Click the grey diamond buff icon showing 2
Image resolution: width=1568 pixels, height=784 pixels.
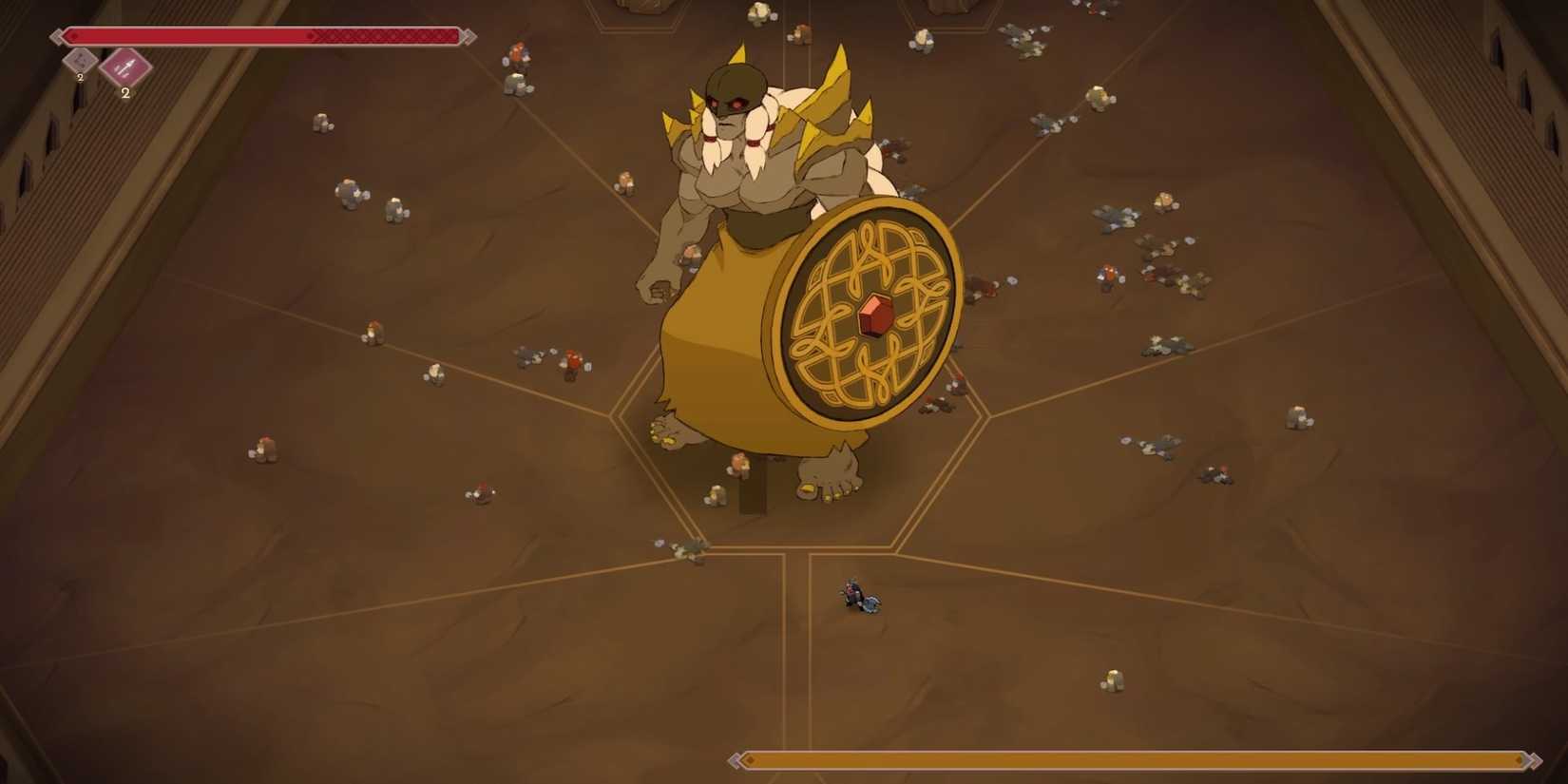pyautogui.click(x=78, y=61)
